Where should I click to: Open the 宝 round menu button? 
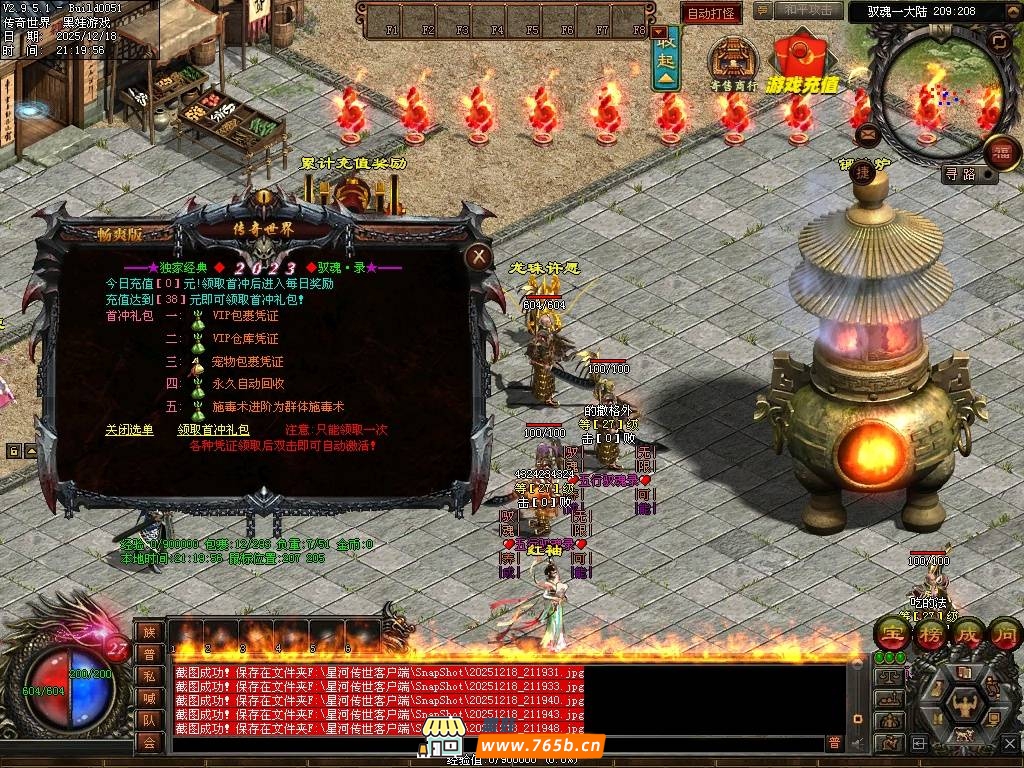click(x=890, y=633)
